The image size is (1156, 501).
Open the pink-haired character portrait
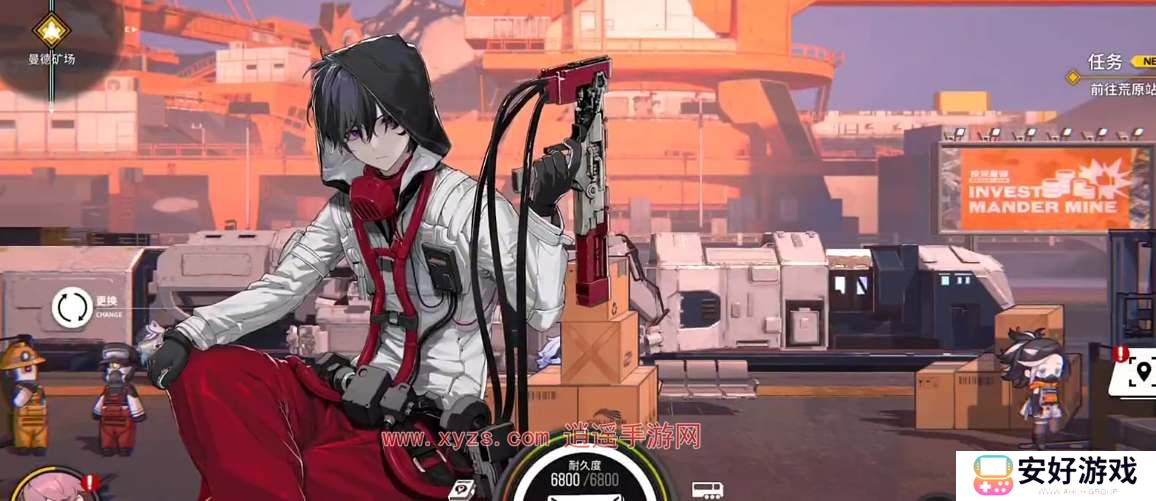tap(48, 487)
